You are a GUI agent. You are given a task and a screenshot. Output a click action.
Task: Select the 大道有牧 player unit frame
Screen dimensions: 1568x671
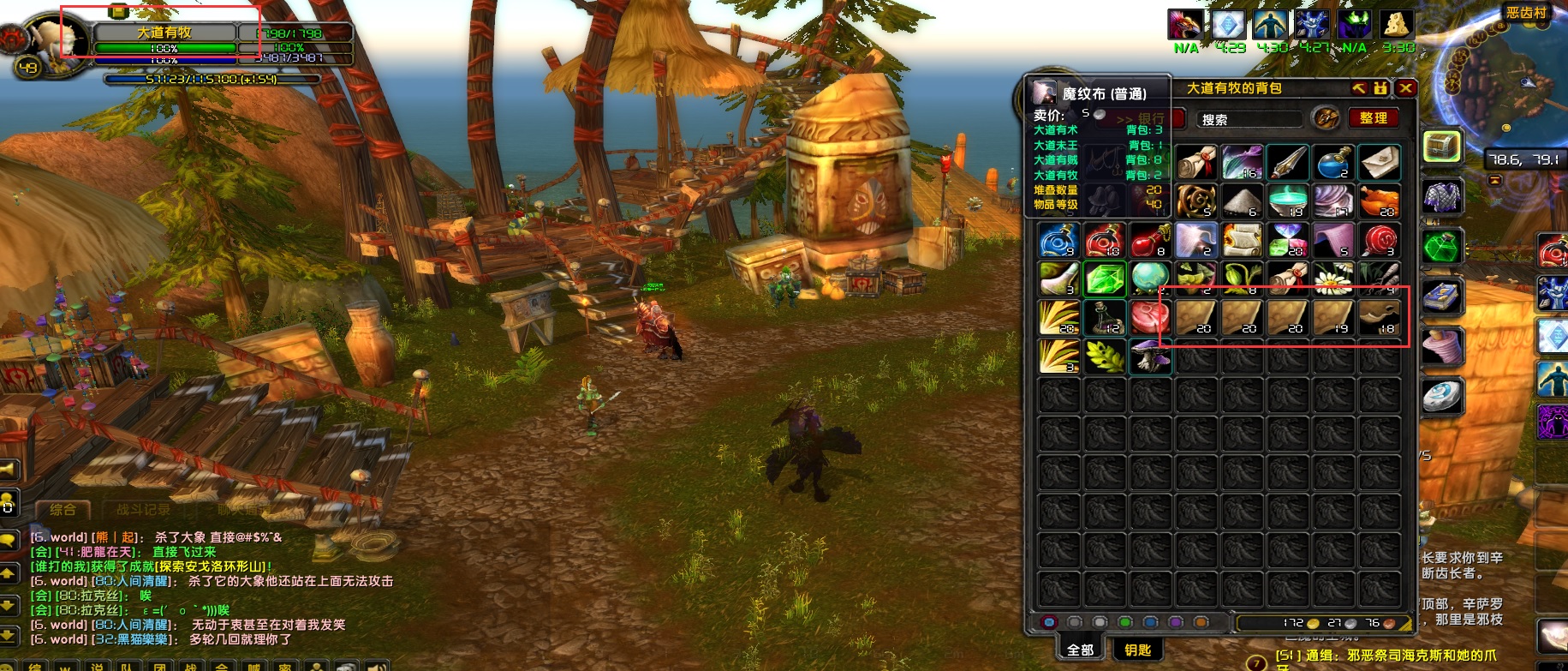click(164, 33)
